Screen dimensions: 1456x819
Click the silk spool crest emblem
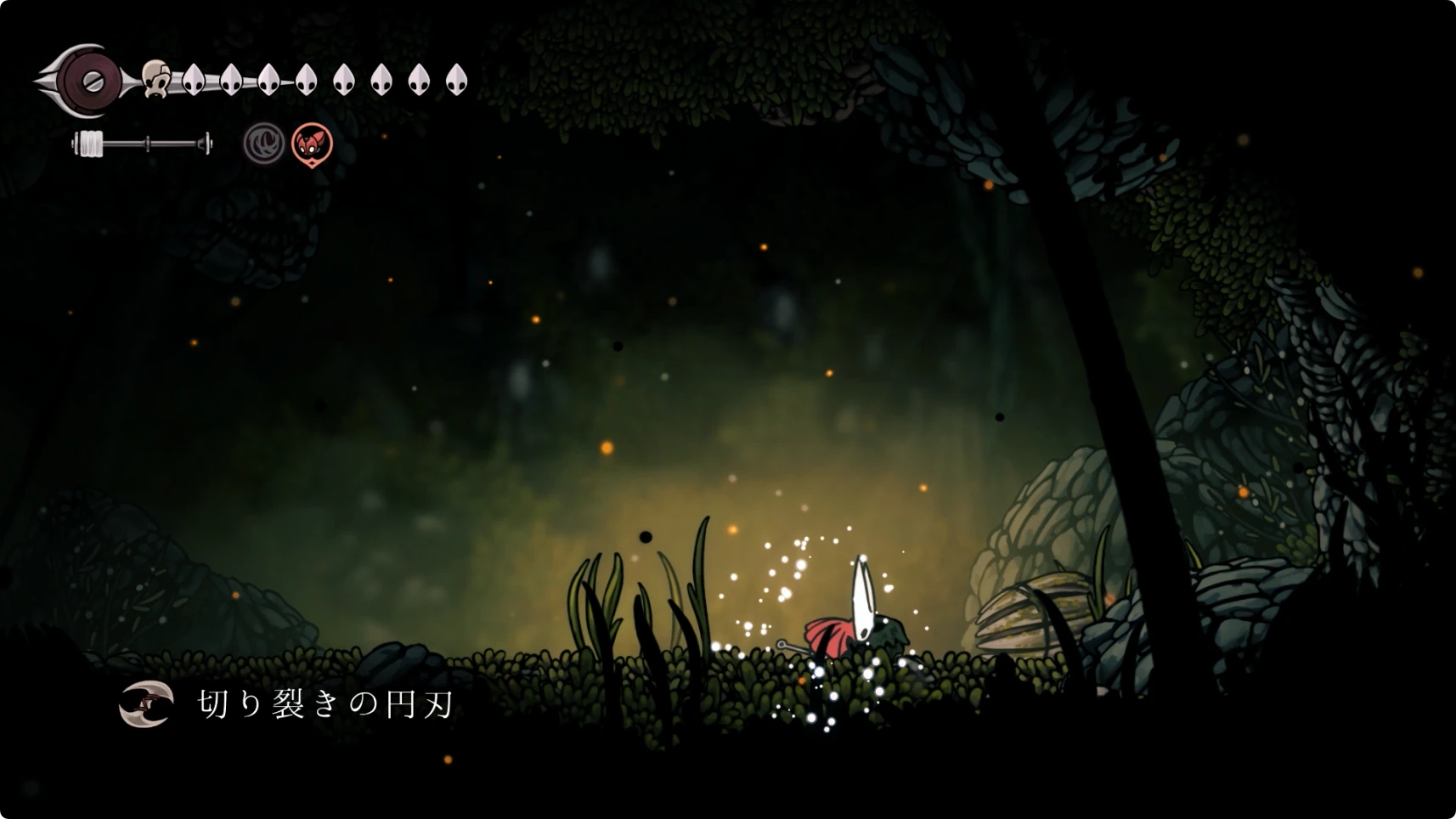89,82
